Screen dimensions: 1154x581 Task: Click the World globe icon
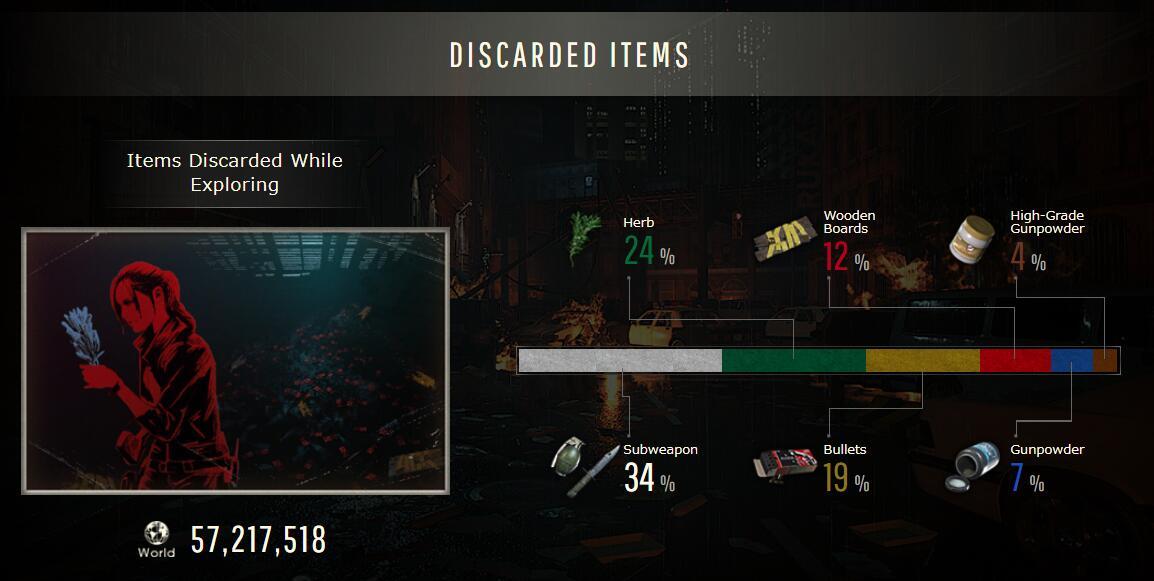156,534
